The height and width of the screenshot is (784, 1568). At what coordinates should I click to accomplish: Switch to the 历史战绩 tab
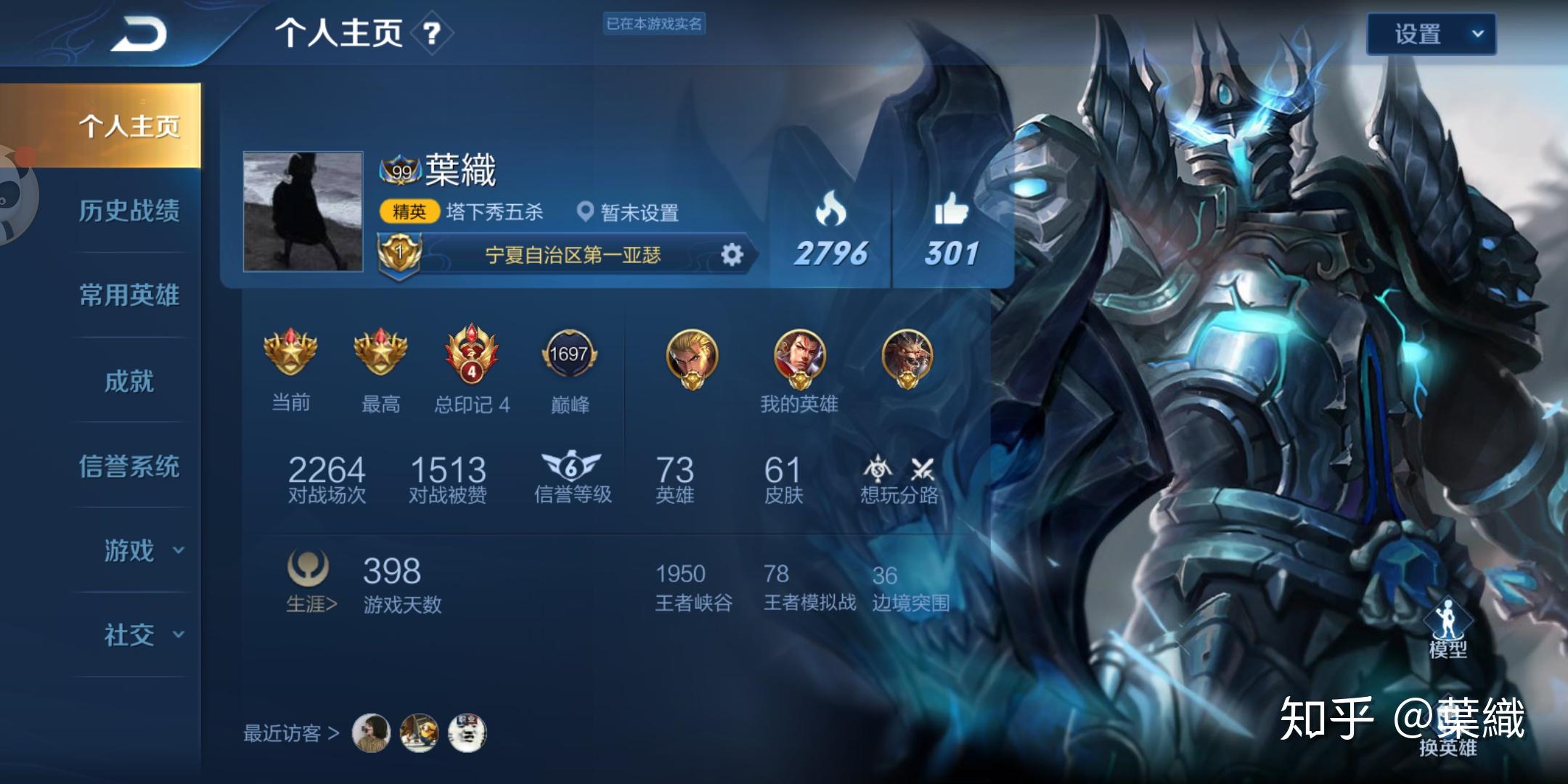131,211
